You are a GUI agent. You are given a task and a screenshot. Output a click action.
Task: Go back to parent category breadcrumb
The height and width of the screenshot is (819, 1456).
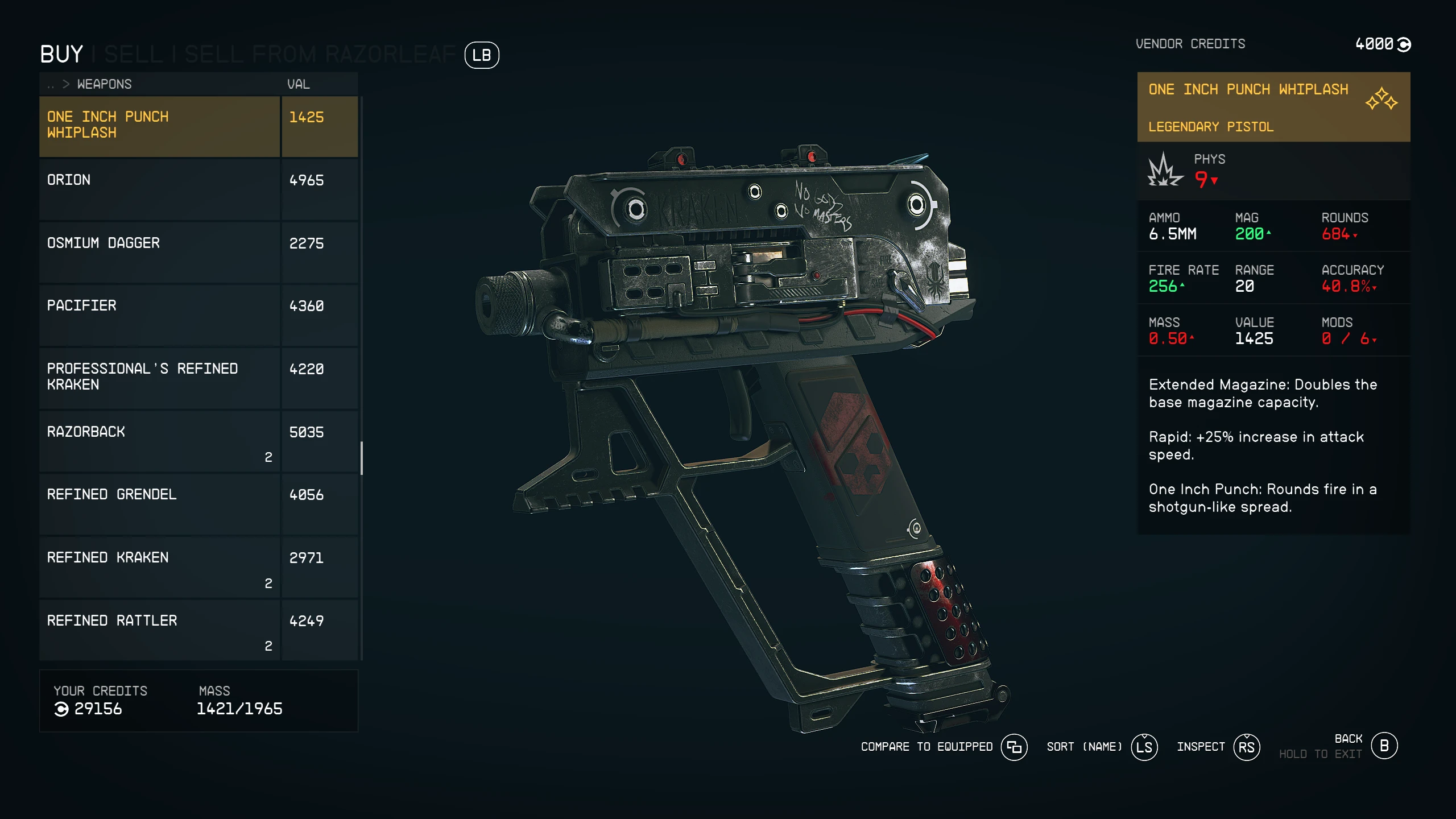click(51, 85)
